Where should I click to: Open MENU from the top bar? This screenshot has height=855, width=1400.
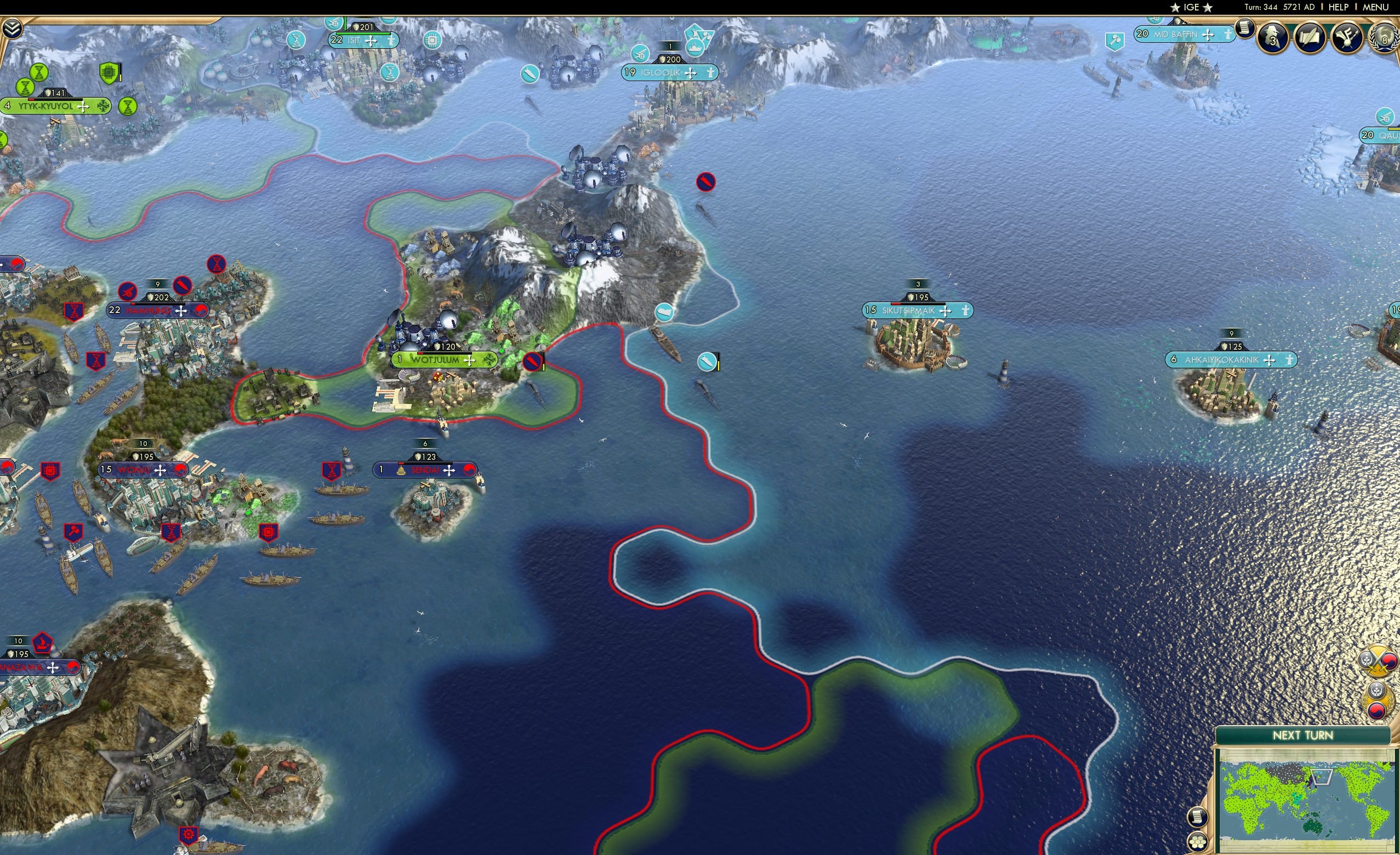pyautogui.click(x=1375, y=7)
